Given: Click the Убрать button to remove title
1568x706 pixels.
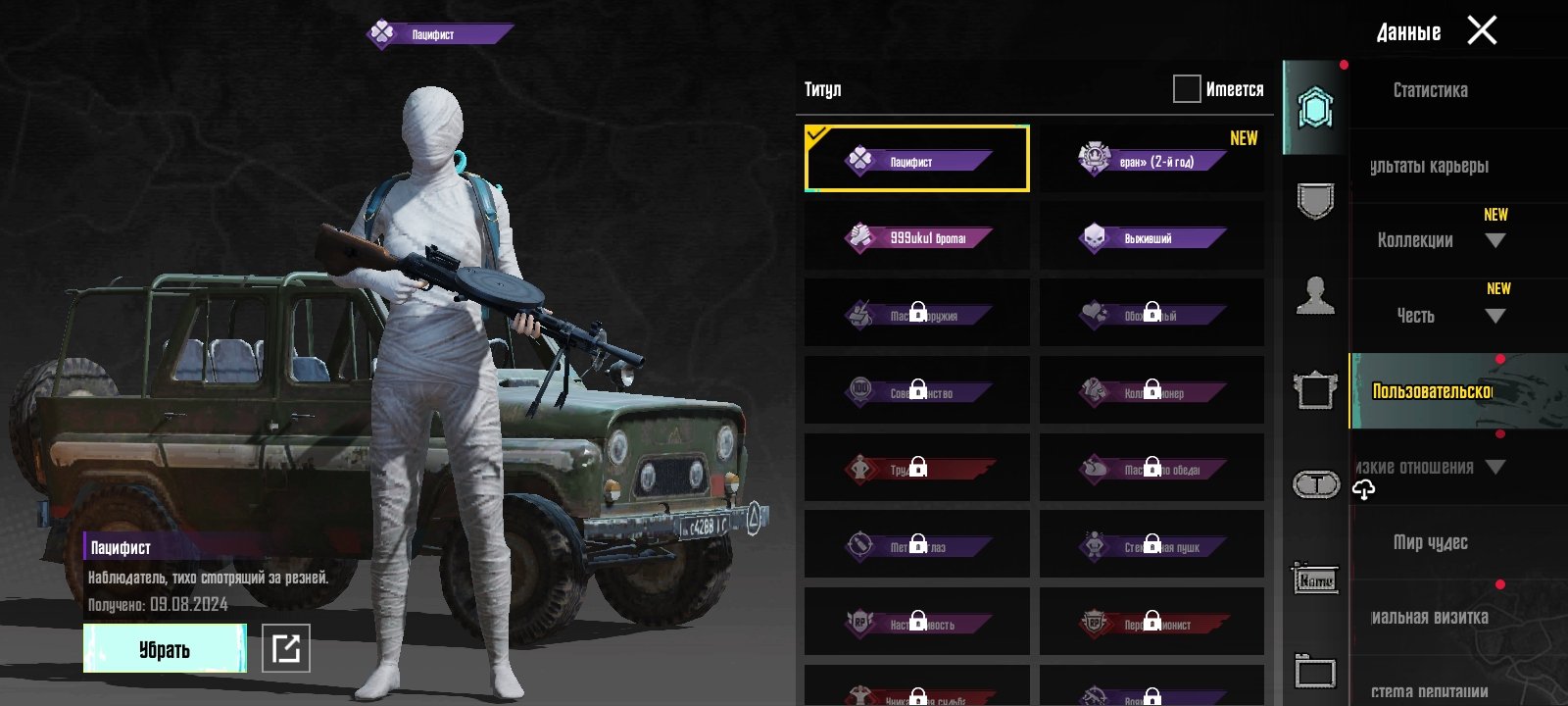Looking at the screenshot, I should point(165,649).
